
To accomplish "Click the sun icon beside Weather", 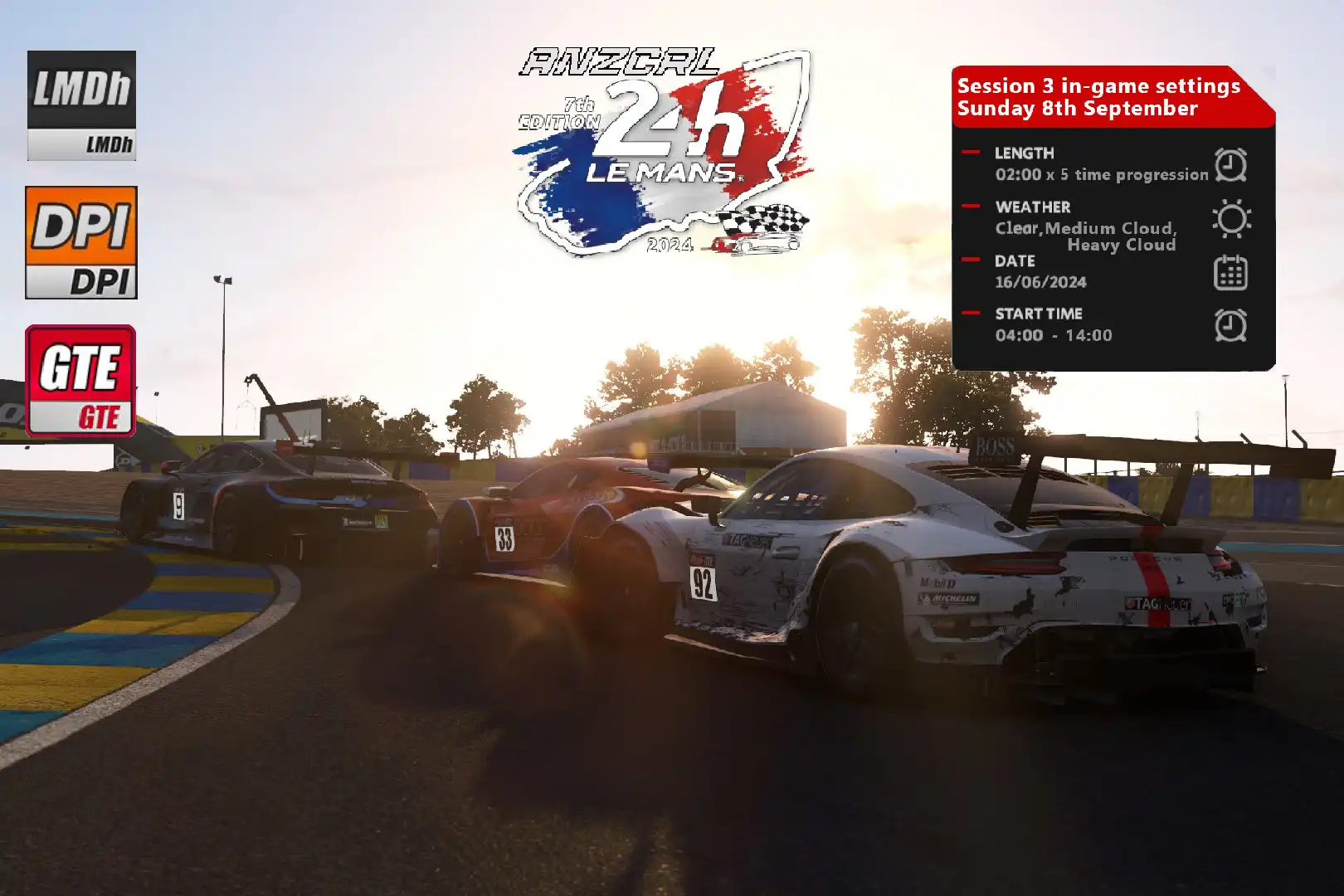I will point(1231,219).
